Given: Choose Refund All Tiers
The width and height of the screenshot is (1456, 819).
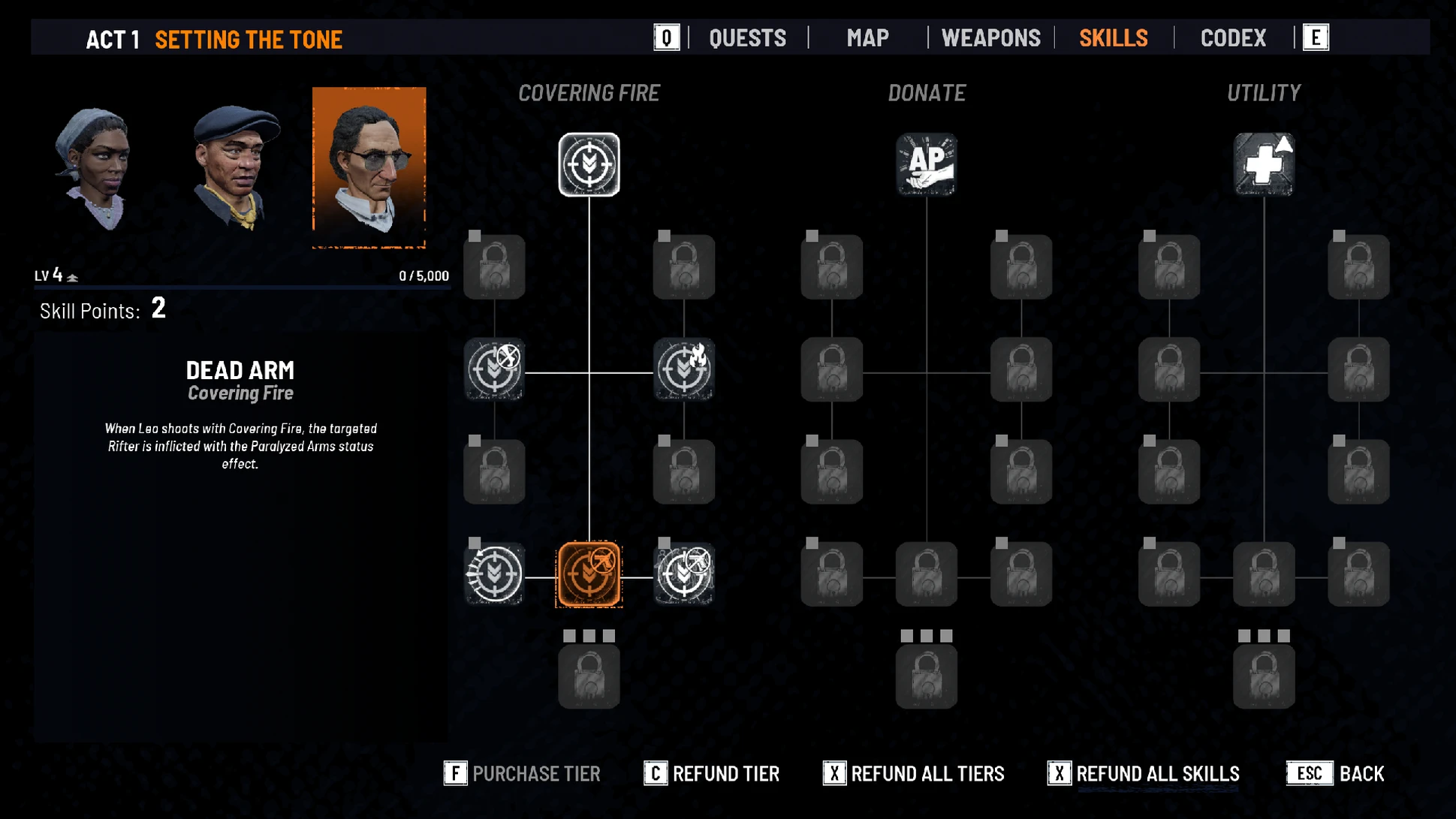Looking at the screenshot, I should 914,773.
